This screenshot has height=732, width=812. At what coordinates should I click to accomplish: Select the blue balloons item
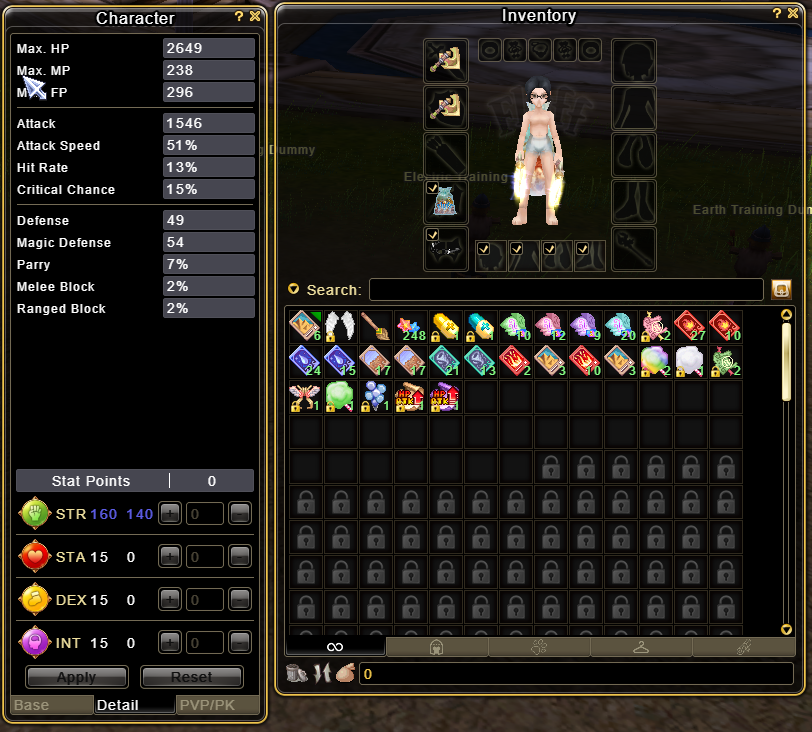375,397
